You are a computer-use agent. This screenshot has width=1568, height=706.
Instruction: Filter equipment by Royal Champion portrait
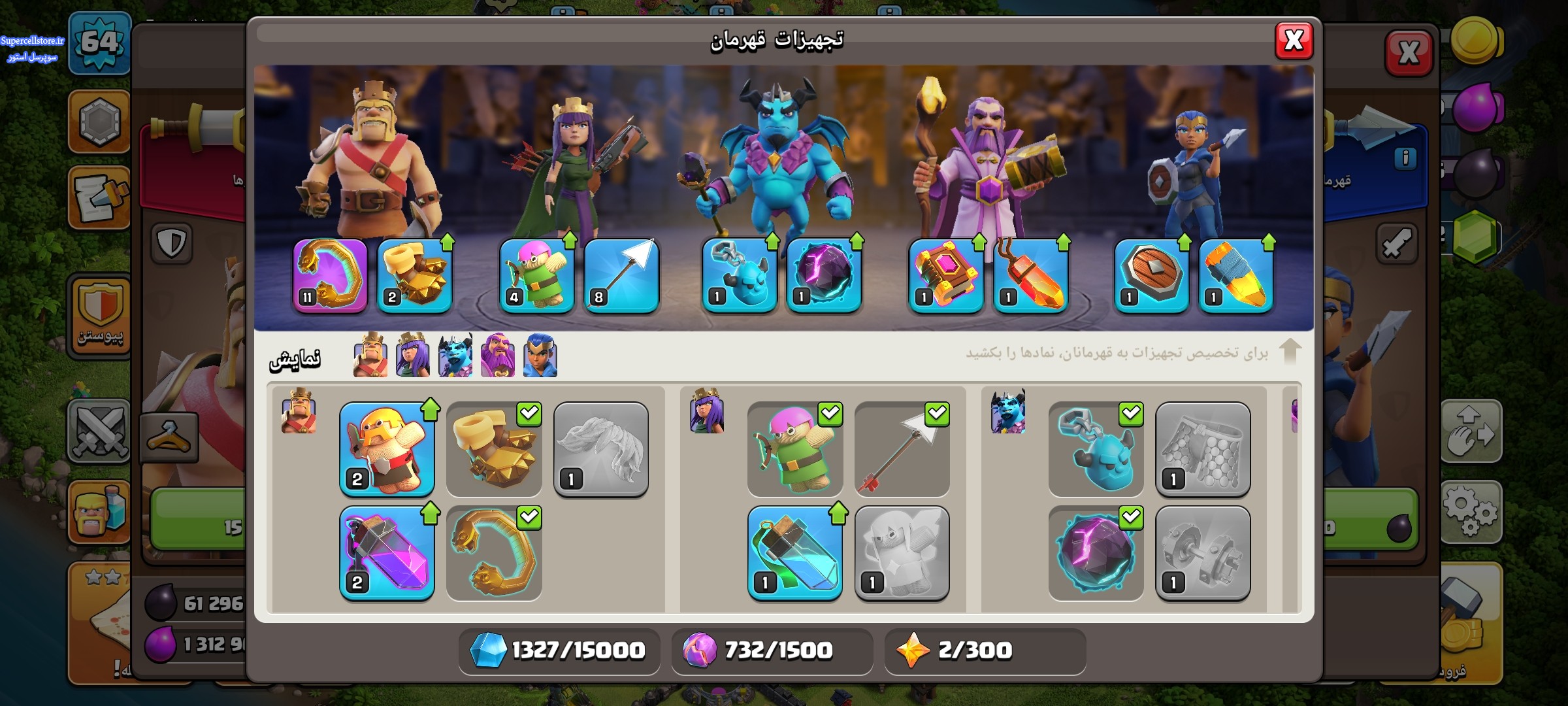click(540, 356)
